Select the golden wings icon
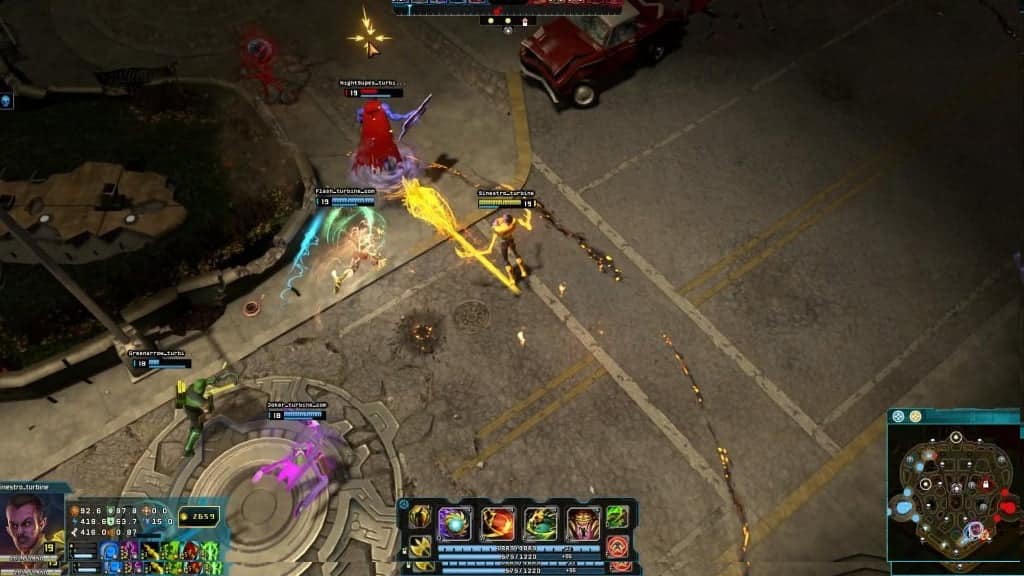The image size is (1024, 576). 420,546
